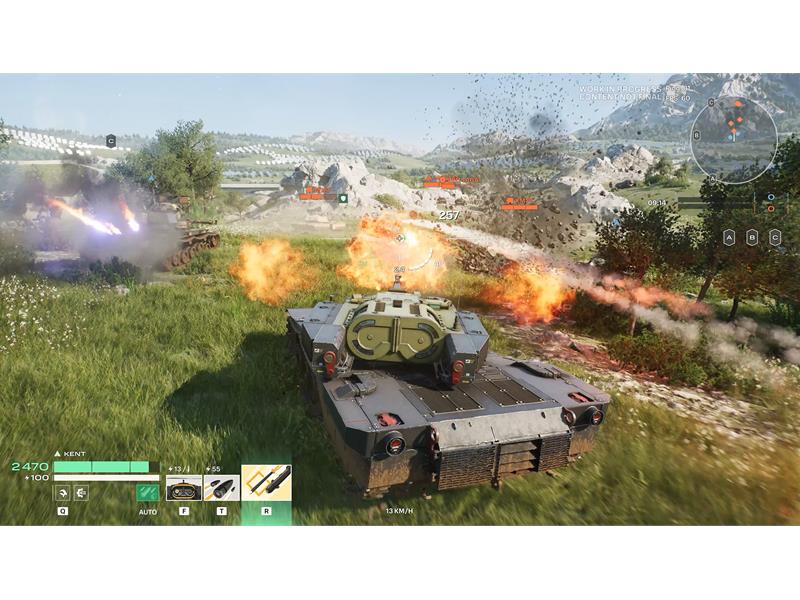The height and width of the screenshot is (600, 800).
Task: Select capture point A objective marker
Action: (x=729, y=237)
